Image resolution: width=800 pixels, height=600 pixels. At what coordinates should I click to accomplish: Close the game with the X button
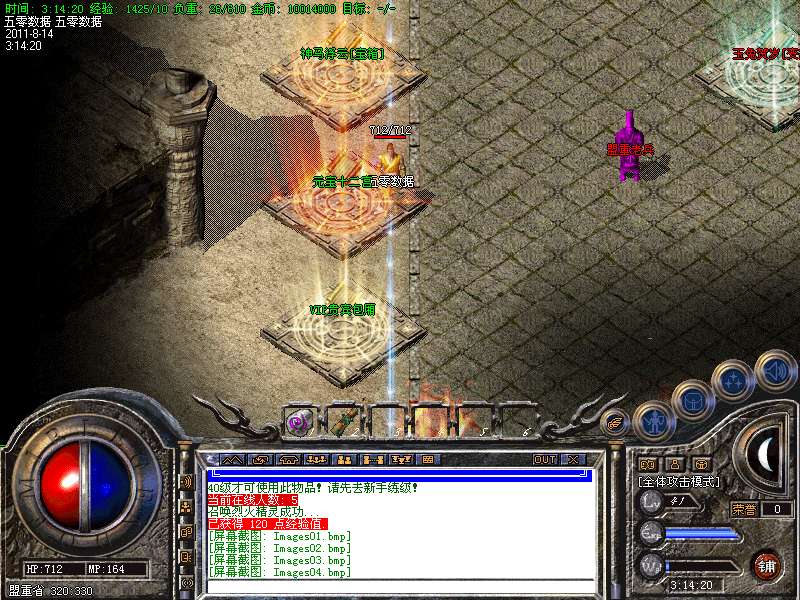click(573, 459)
